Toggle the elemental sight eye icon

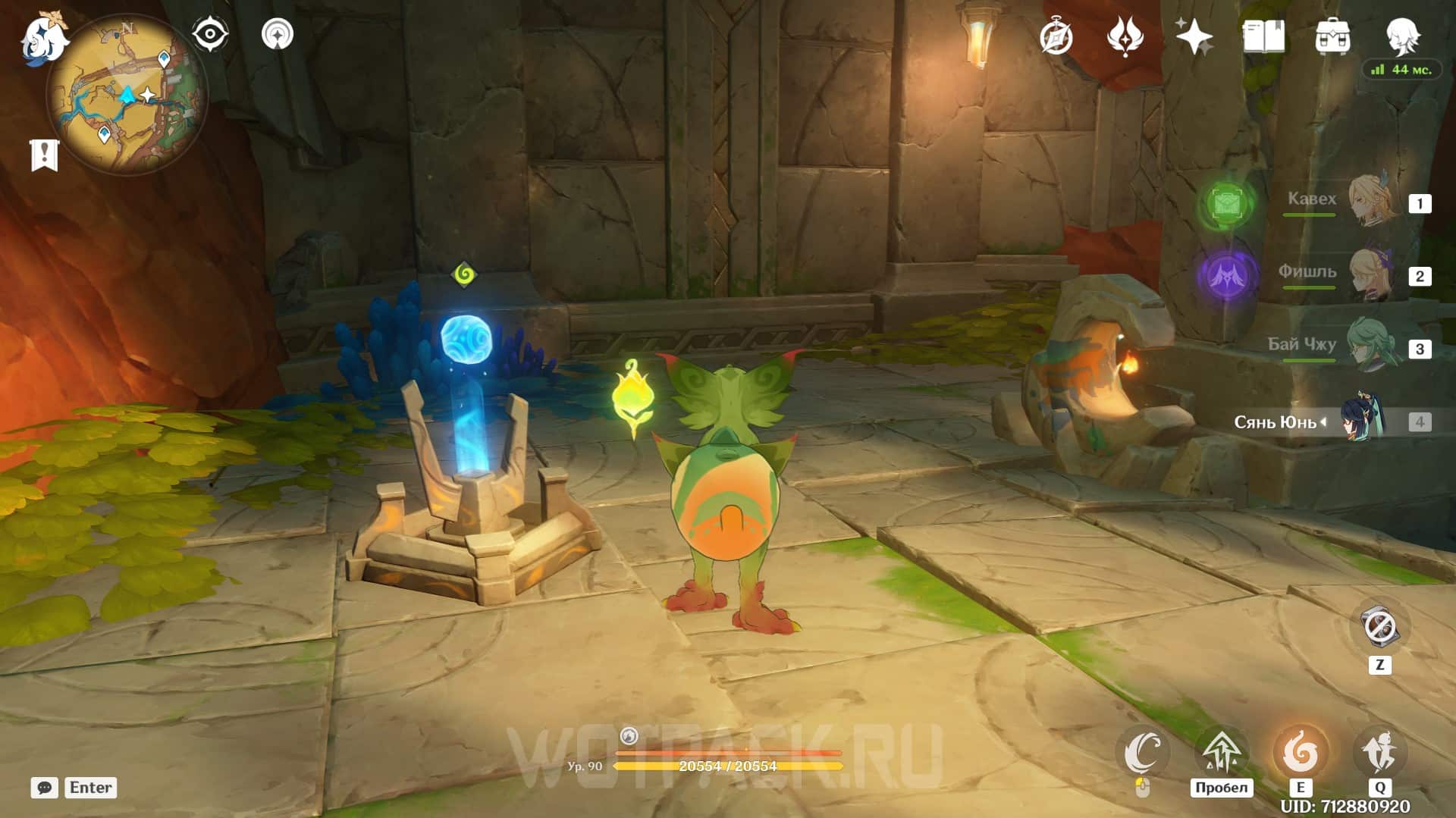pyautogui.click(x=209, y=35)
